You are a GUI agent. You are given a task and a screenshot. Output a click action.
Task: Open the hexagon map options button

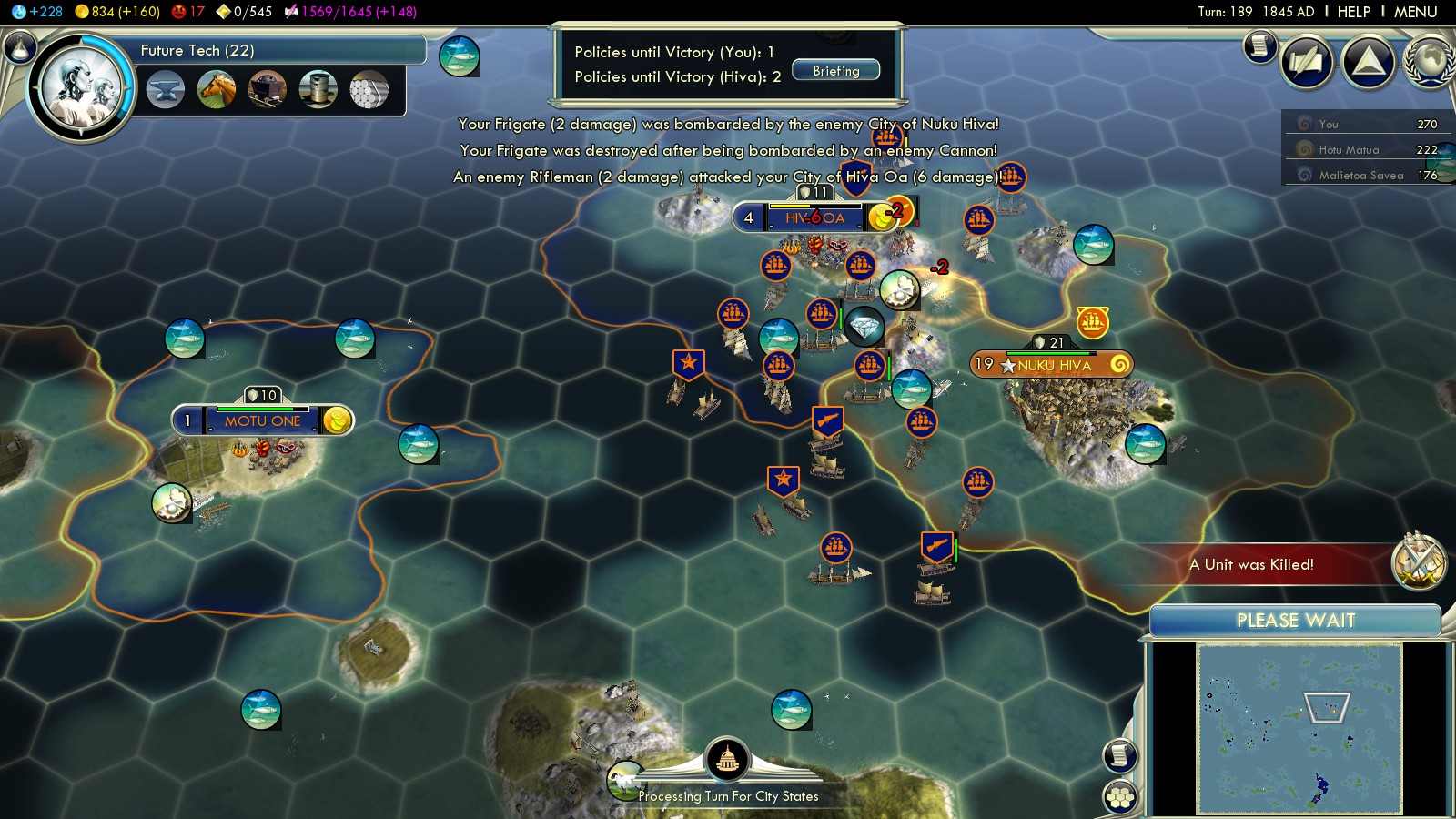(x=1120, y=797)
